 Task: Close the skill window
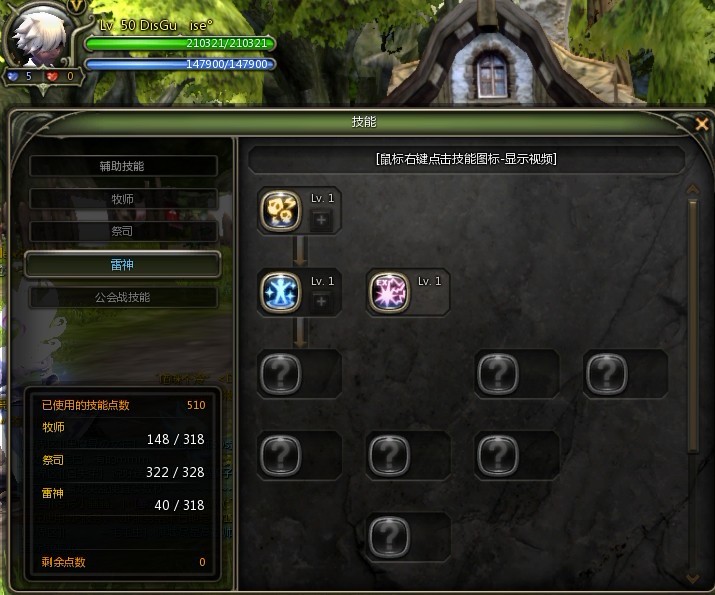702,124
